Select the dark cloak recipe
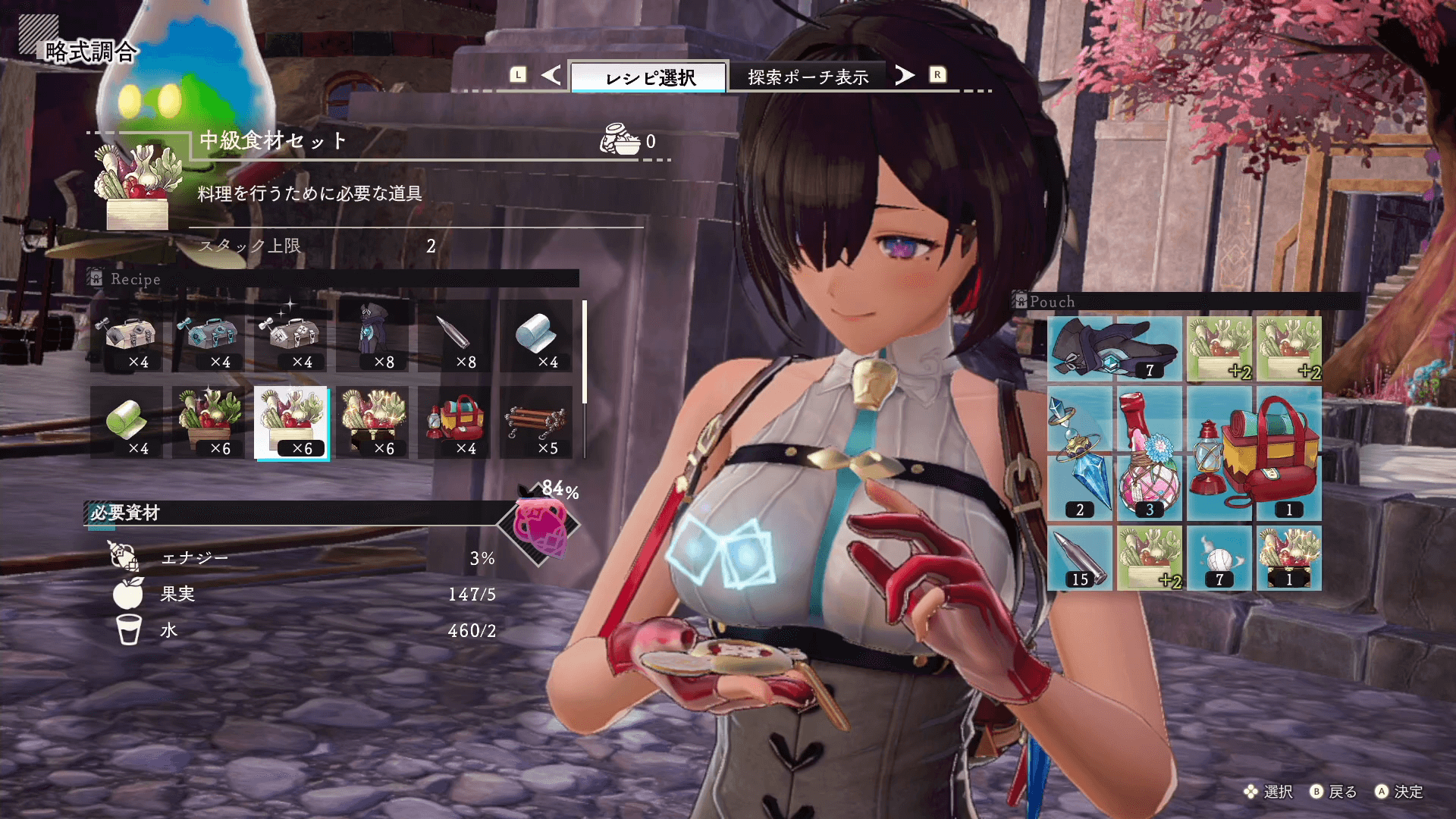The image size is (1456, 819). tap(372, 336)
